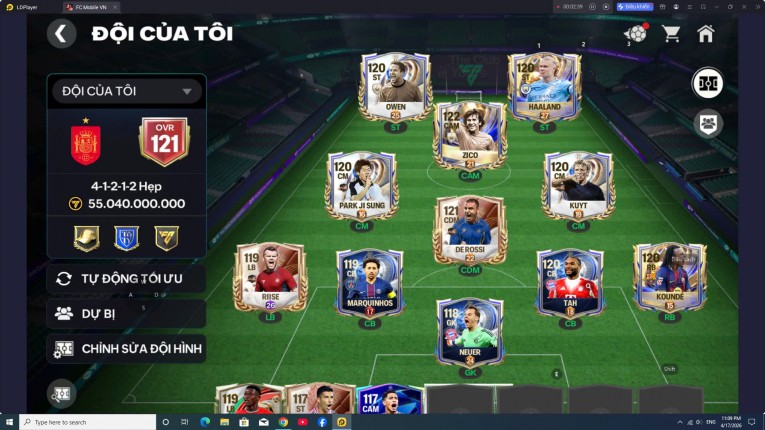The width and height of the screenshot is (765, 430).
Task: Return to the home screen
Action: 706,34
